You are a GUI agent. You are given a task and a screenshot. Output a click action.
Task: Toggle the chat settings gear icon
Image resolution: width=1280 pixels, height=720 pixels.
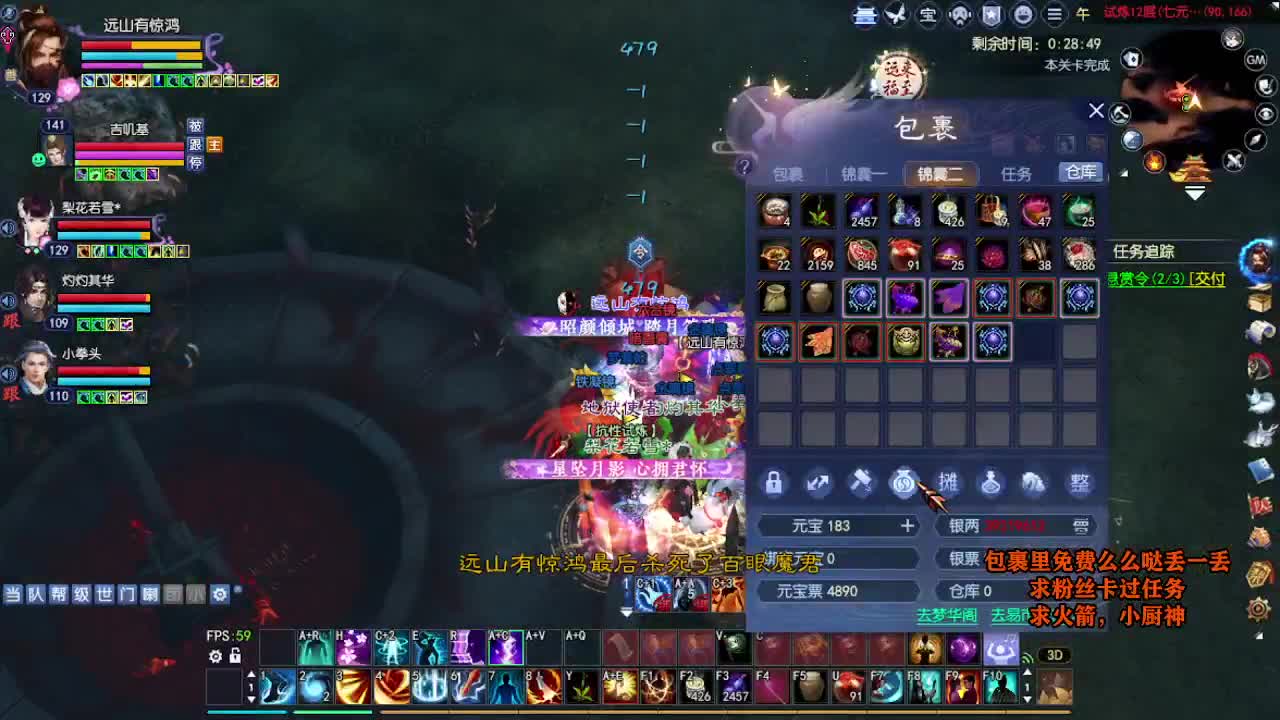coord(218,593)
